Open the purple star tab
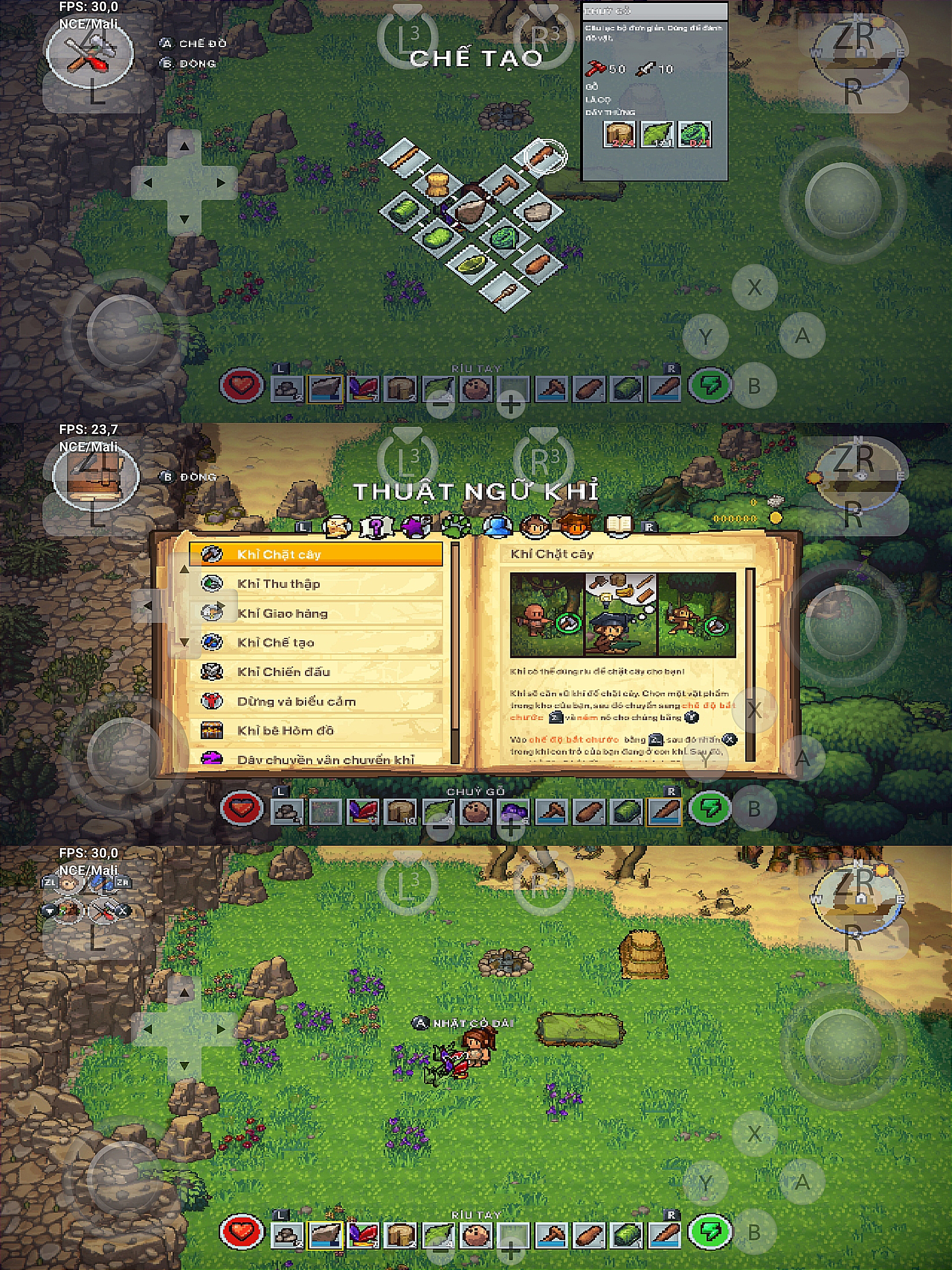This screenshot has width=952, height=1270. [x=416, y=526]
